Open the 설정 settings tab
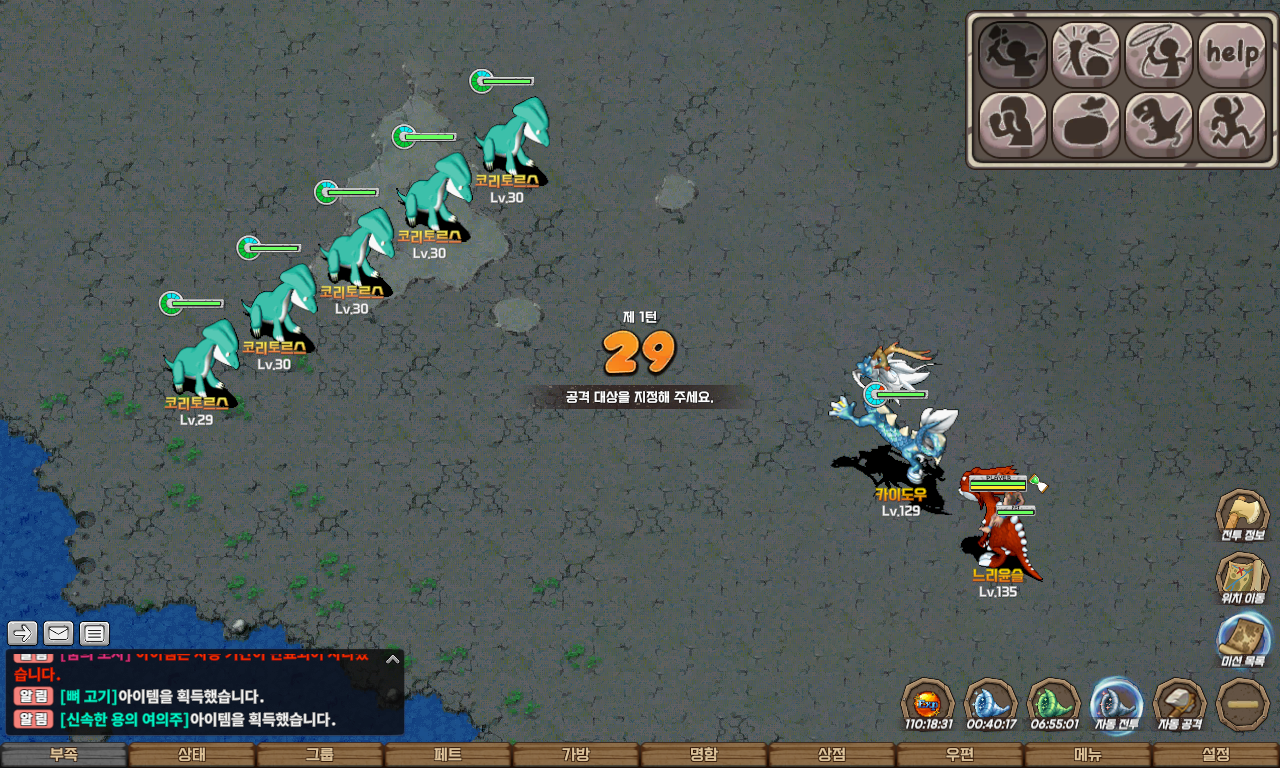This screenshot has width=1280, height=768. [x=1216, y=755]
